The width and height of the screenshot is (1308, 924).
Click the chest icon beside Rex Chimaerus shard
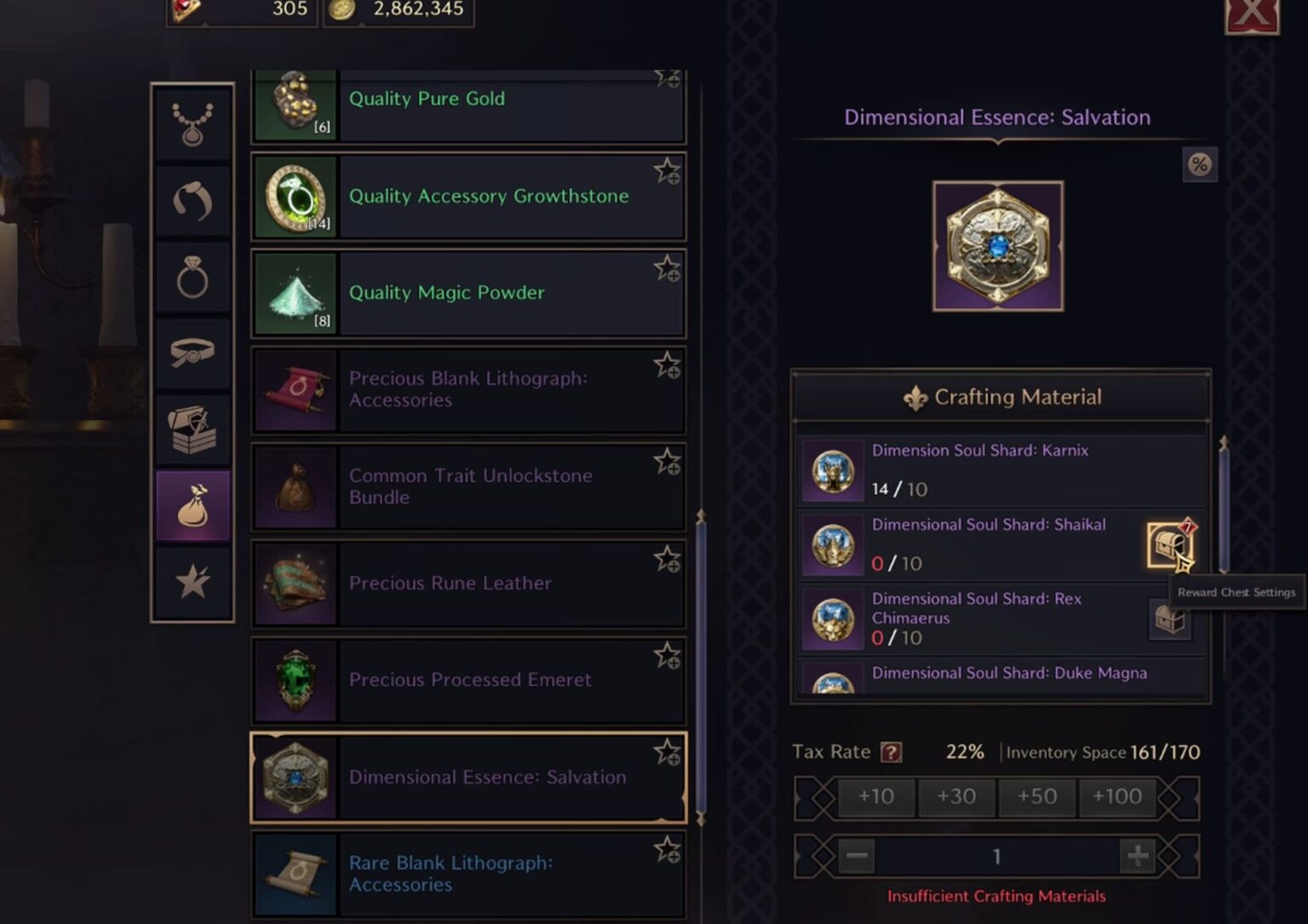pos(1170,619)
